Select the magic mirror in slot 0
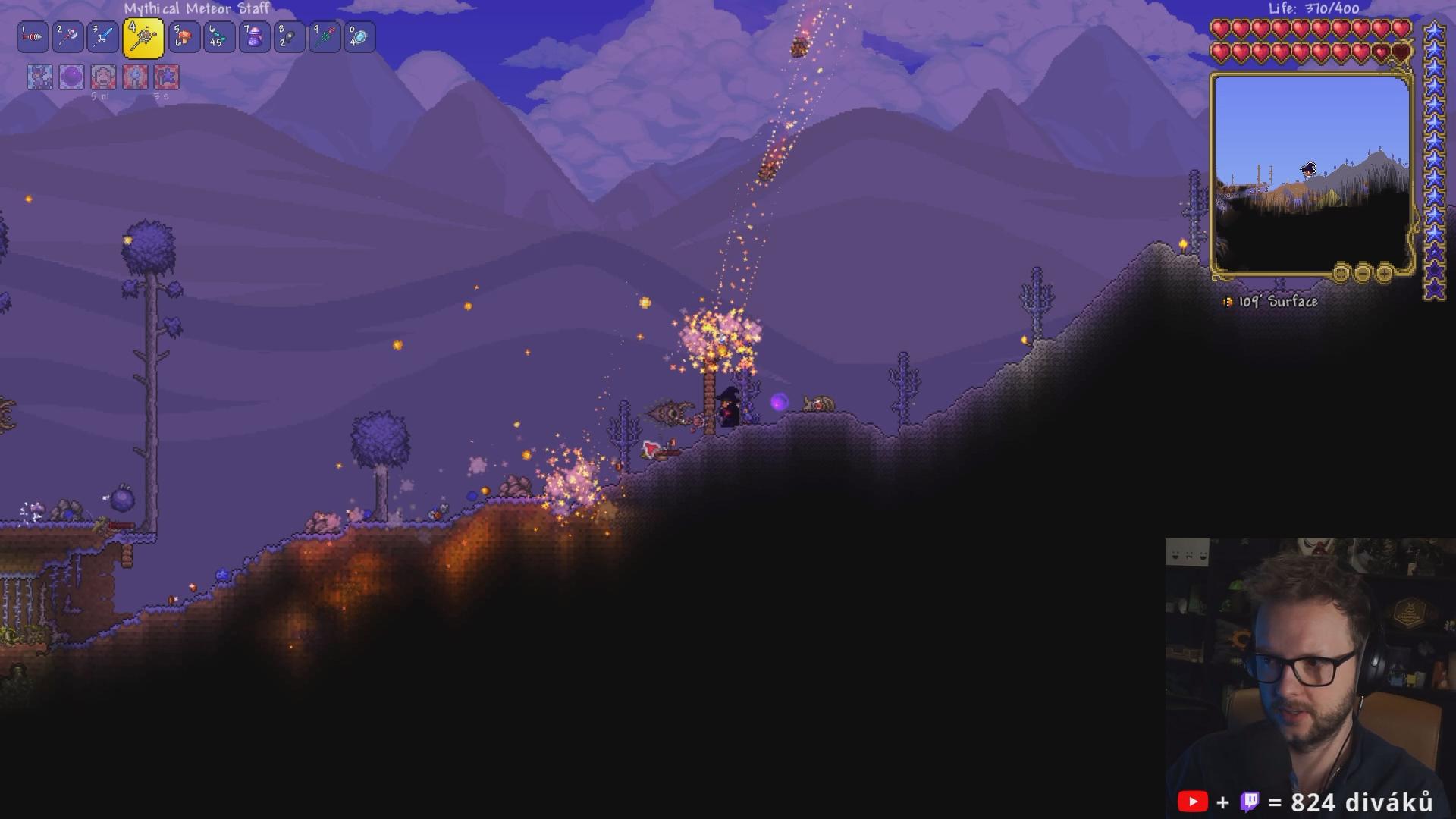 [x=359, y=37]
